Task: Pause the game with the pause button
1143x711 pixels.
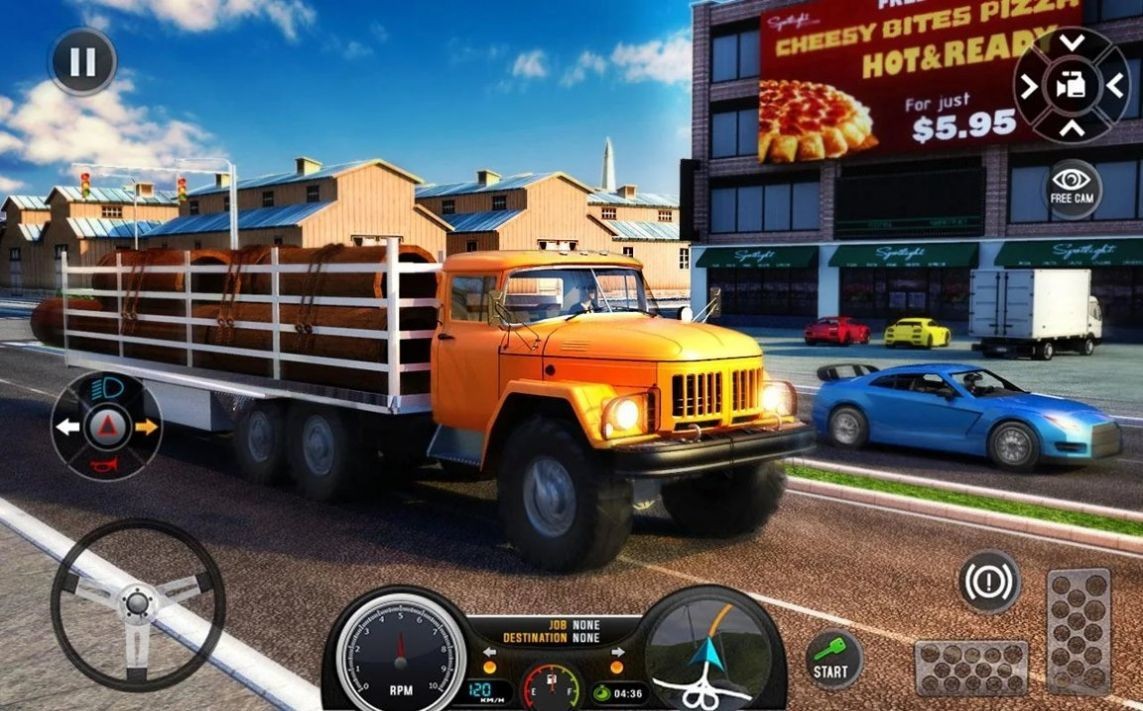Action: pos(83,62)
